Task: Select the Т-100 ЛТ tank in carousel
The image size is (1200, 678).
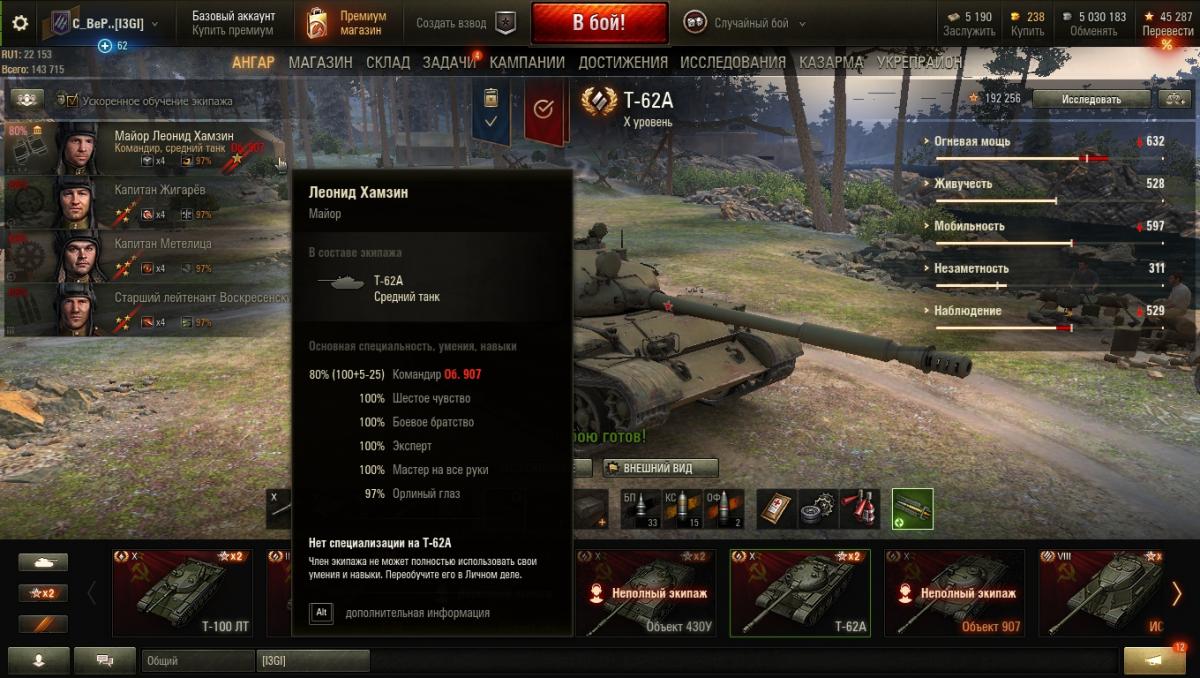Action: (182, 593)
